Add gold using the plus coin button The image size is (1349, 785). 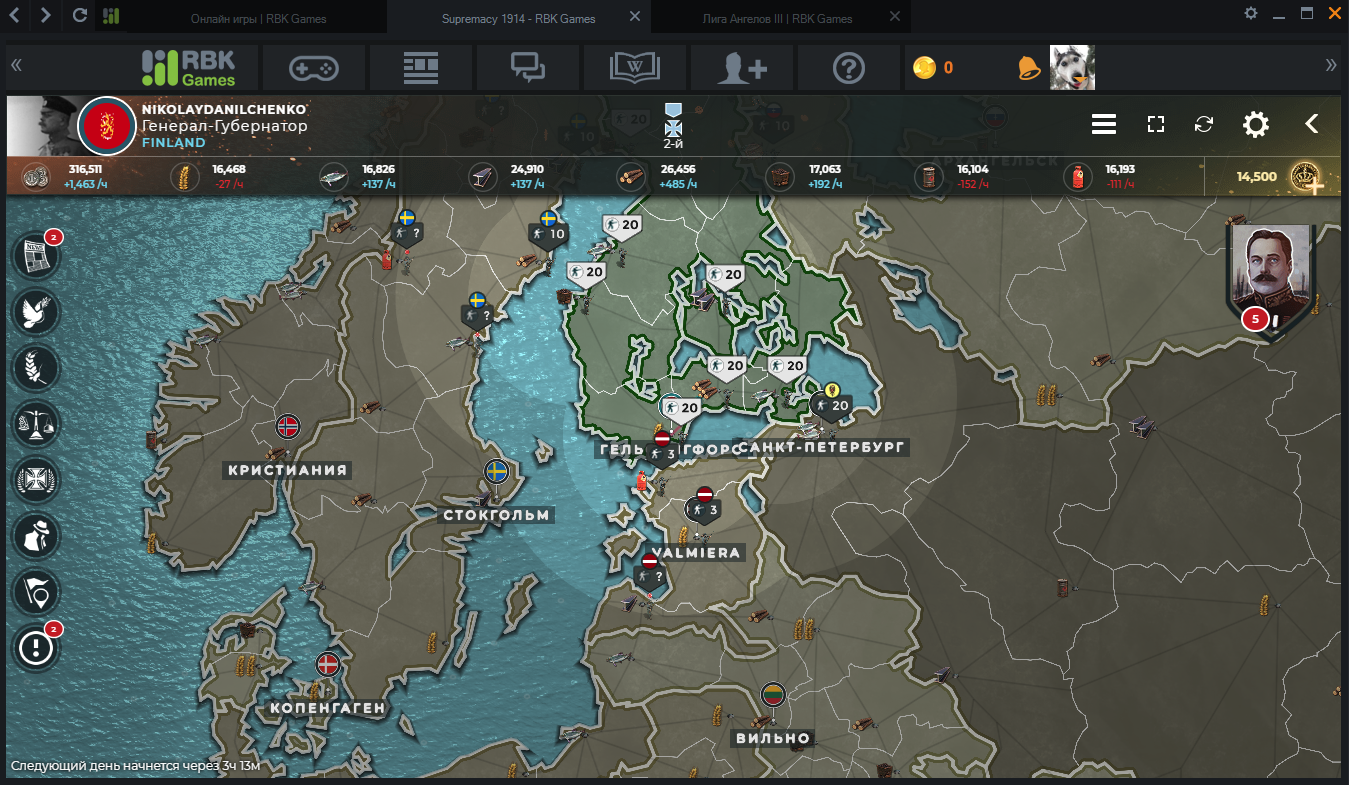(1306, 177)
